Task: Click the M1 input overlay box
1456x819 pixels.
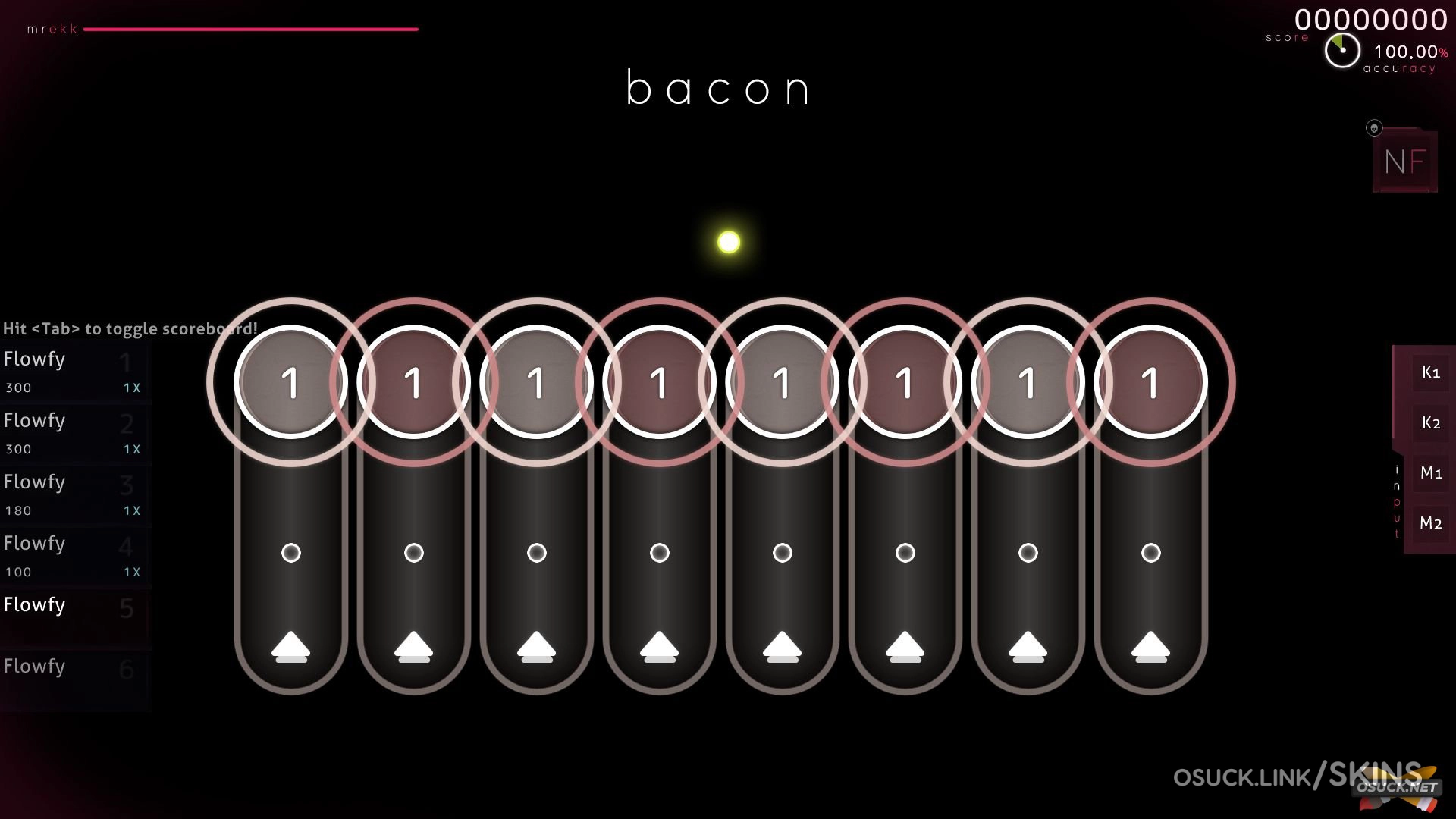Action: click(1430, 473)
